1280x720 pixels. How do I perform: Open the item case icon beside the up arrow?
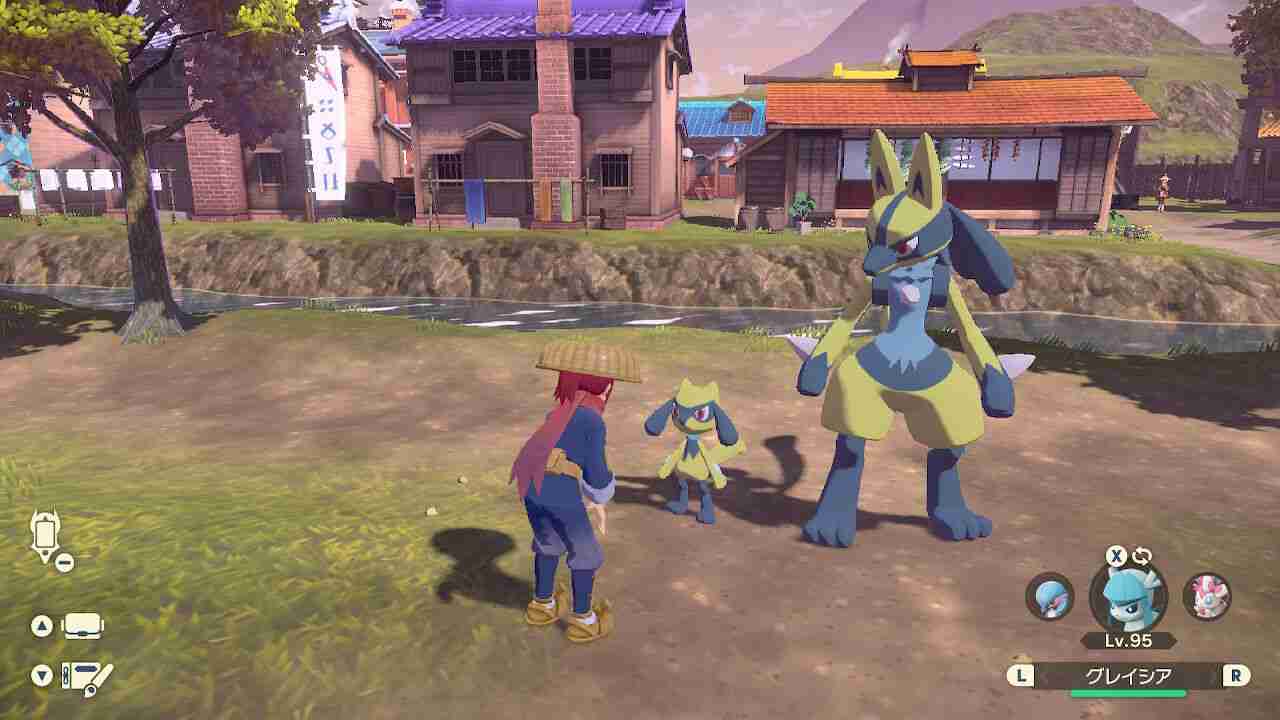click(82, 625)
